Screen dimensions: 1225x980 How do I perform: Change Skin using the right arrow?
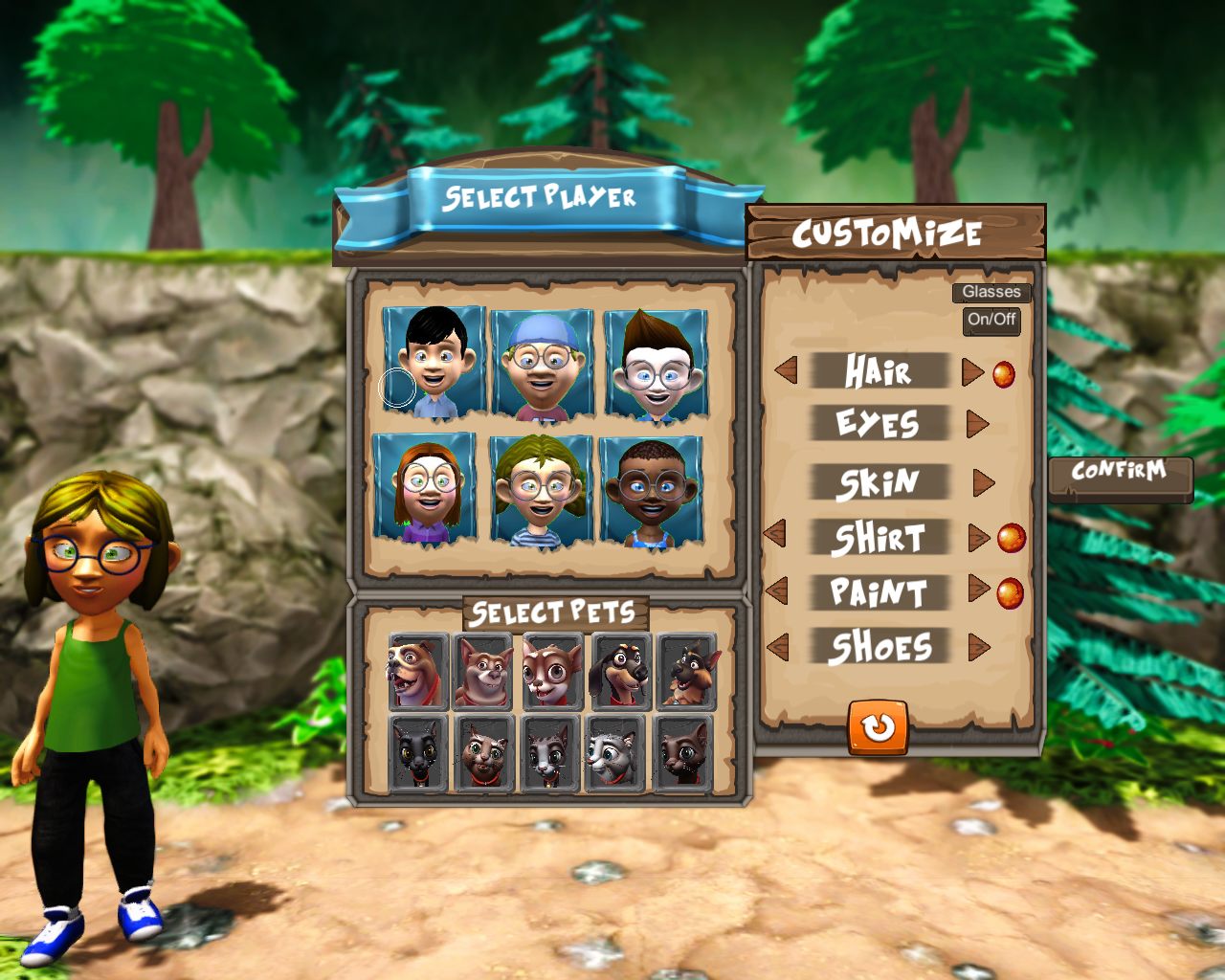point(983,481)
